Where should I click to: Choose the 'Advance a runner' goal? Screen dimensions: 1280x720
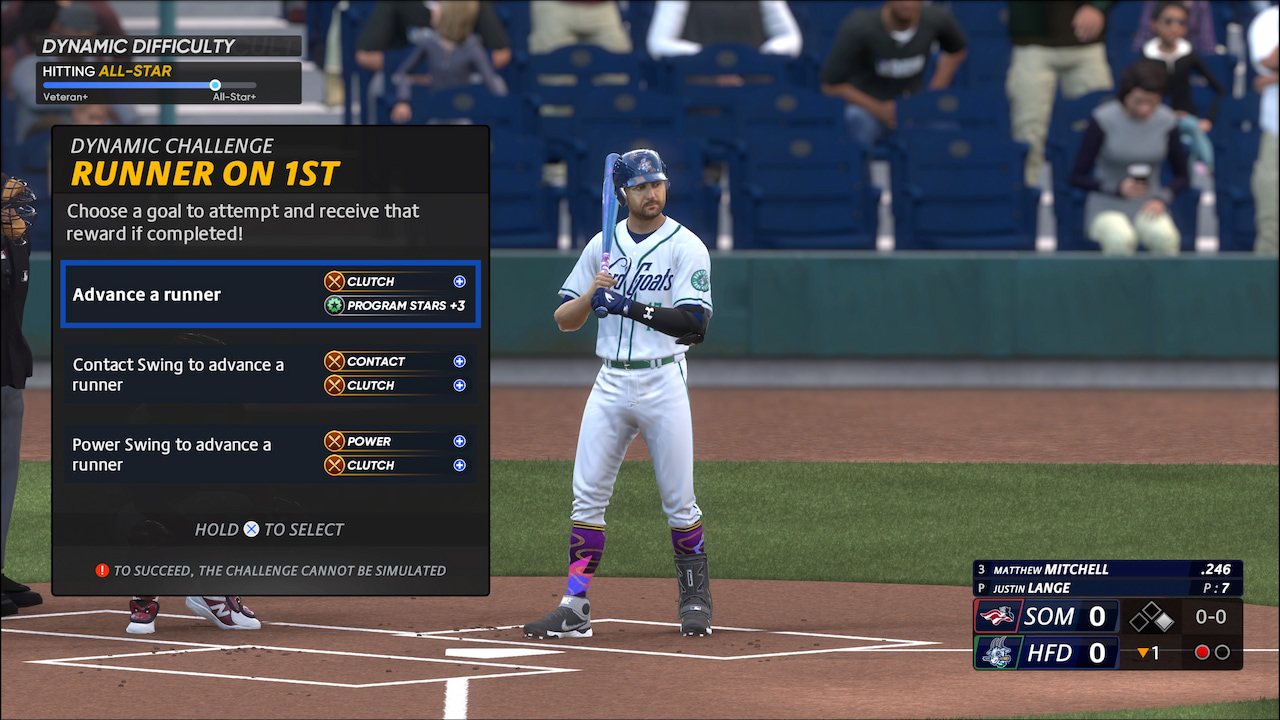click(x=270, y=294)
